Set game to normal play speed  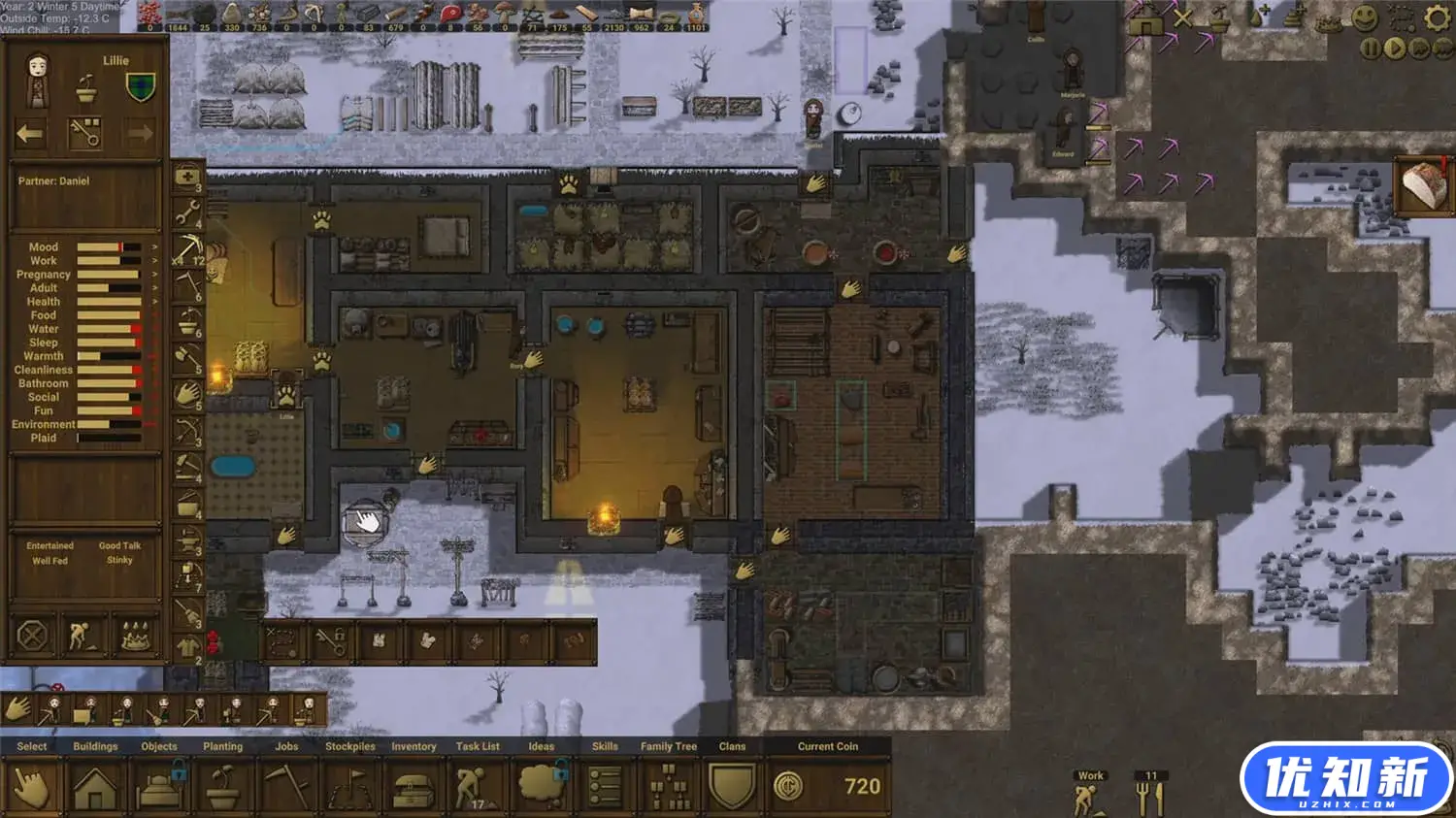tap(1394, 48)
